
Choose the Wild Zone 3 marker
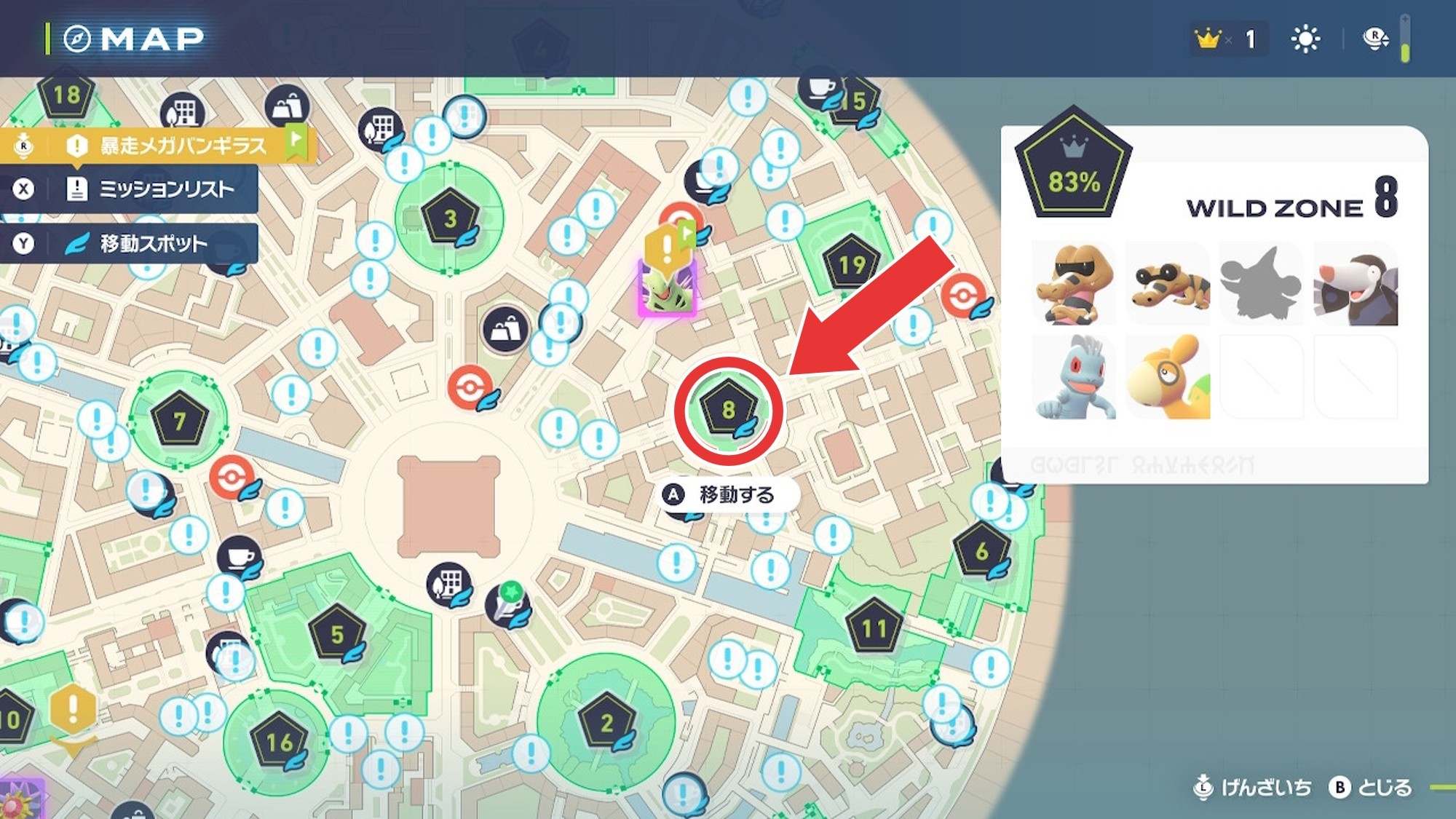pos(450,218)
